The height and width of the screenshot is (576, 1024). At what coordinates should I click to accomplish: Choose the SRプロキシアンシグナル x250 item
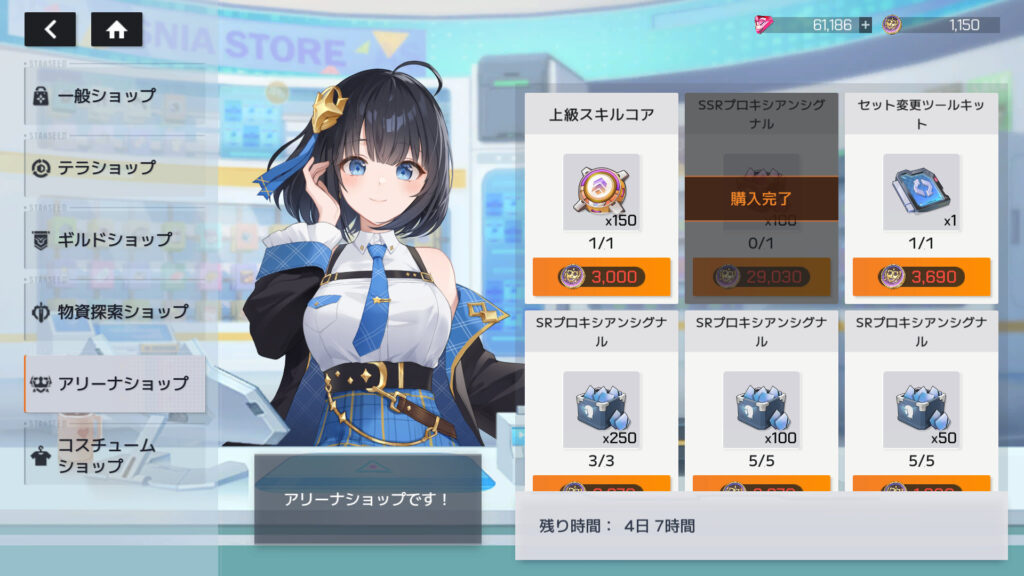tap(601, 408)
